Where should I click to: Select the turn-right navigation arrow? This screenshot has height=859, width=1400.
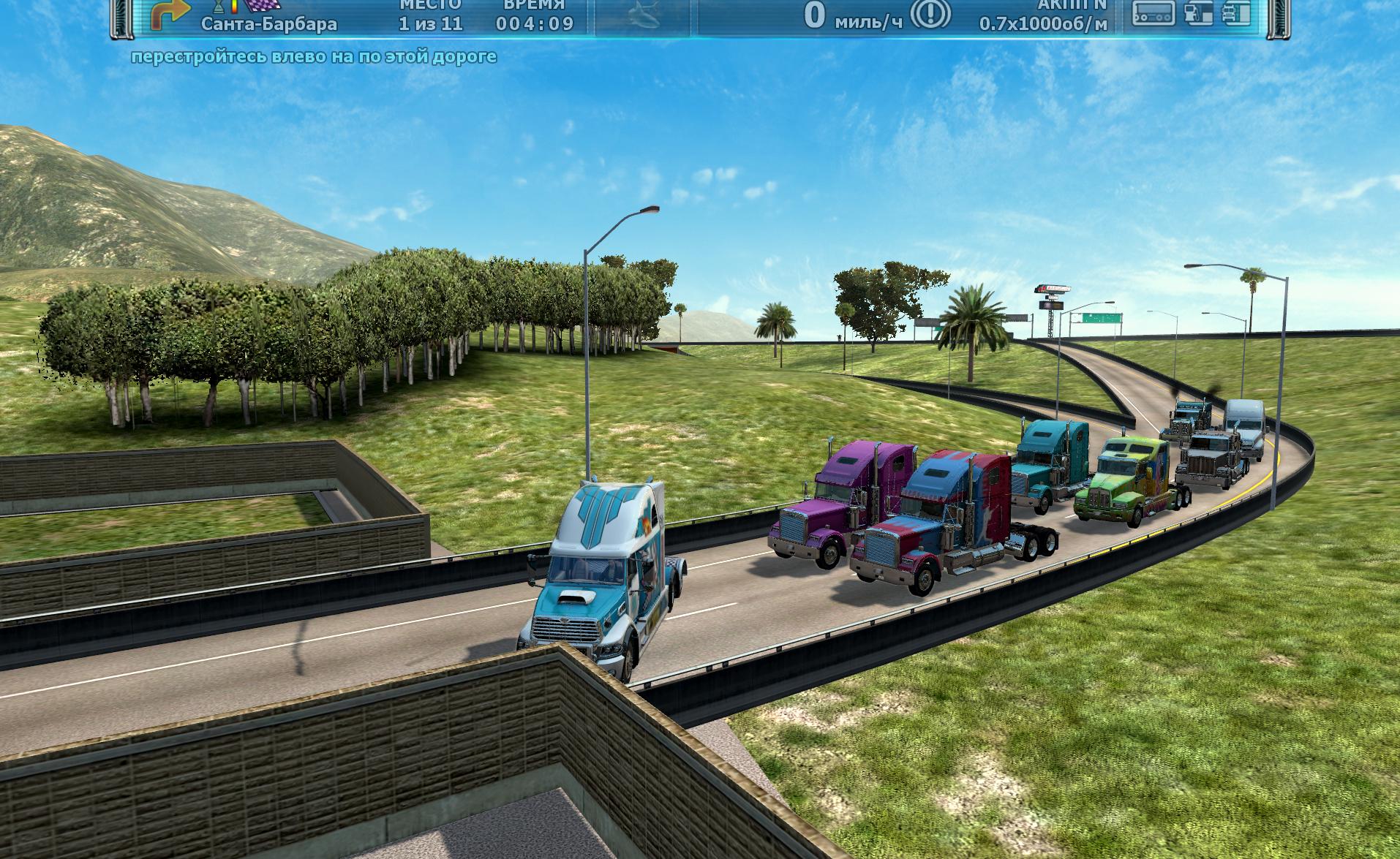pyautogui.click(x=168, y=15)
